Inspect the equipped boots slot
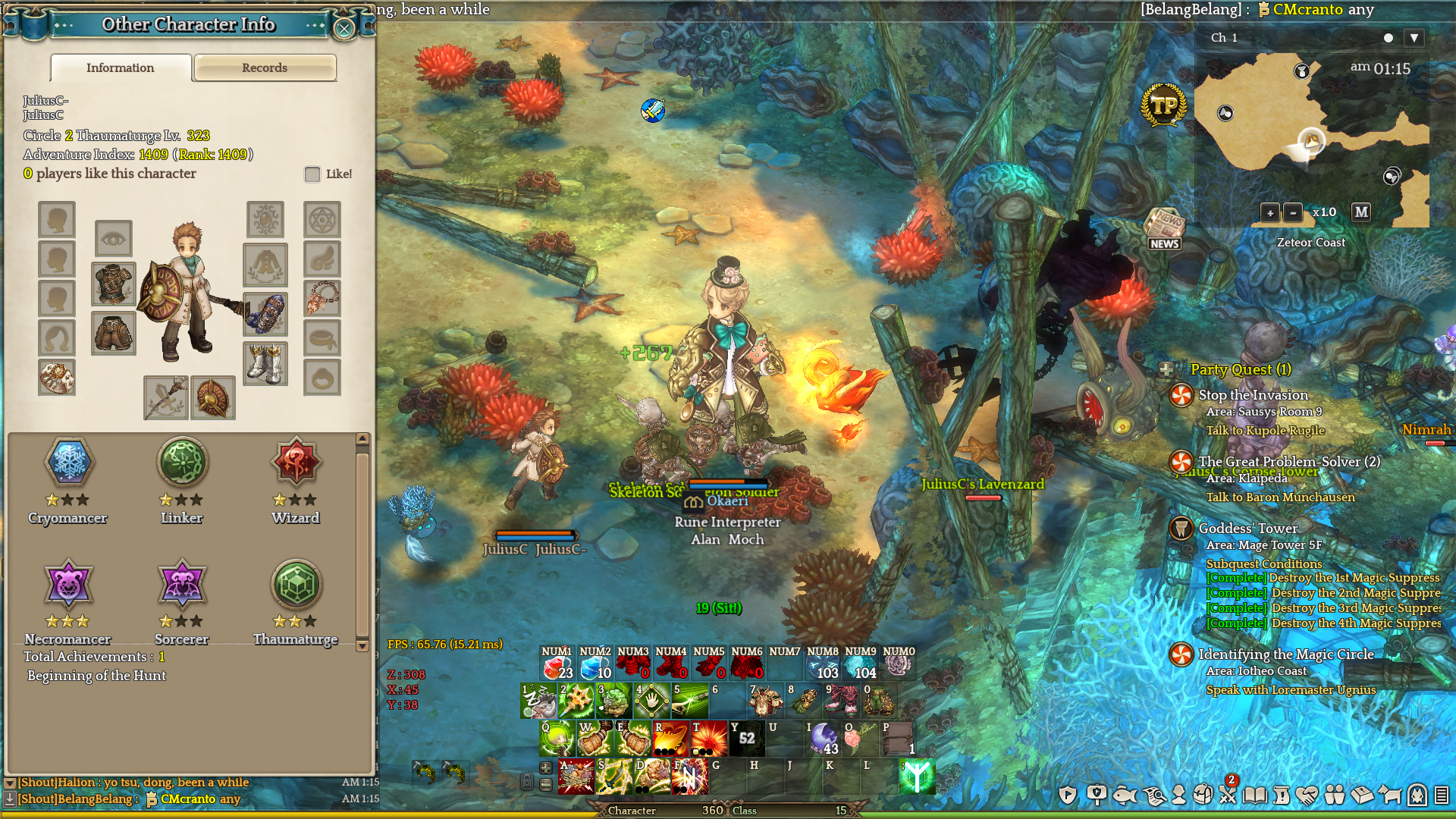 click(265, 364)
